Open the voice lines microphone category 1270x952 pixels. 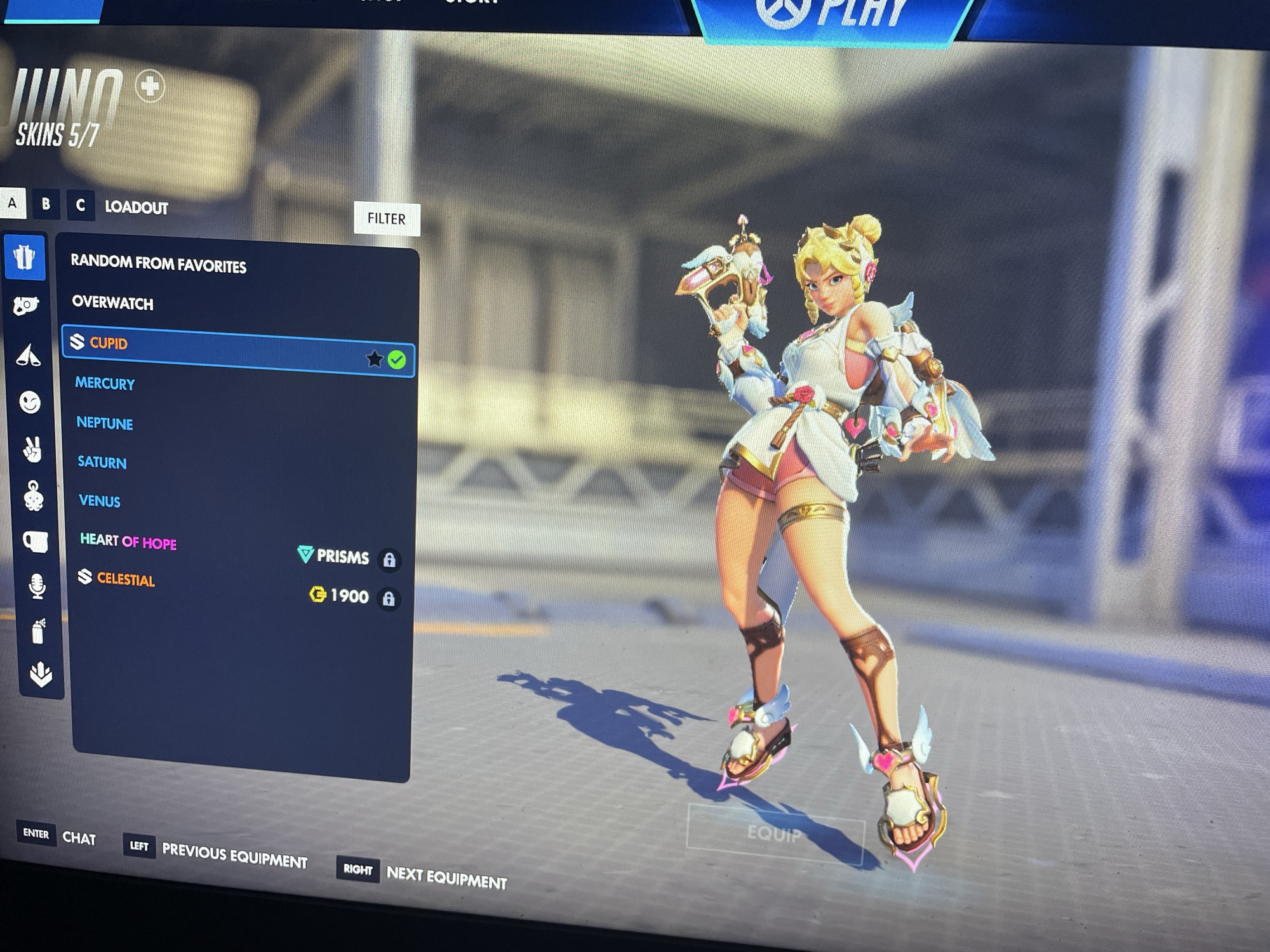[x=37, y=586]
